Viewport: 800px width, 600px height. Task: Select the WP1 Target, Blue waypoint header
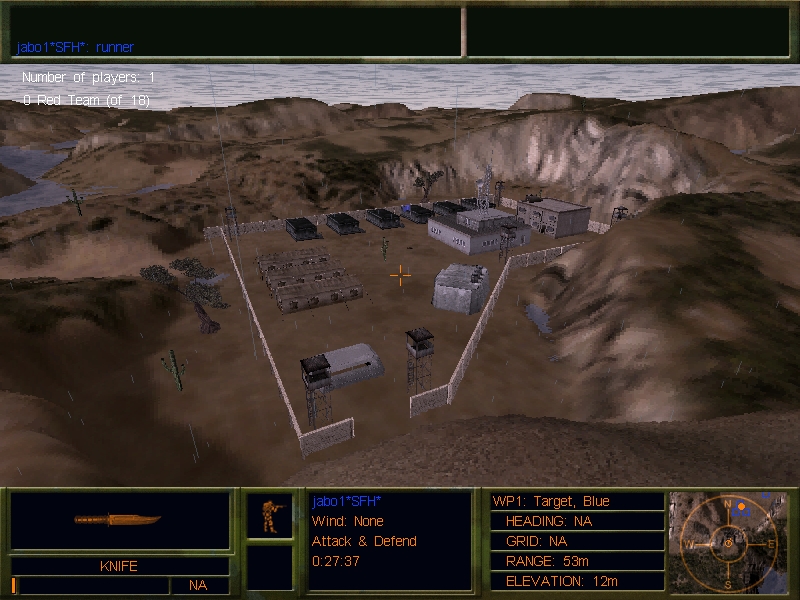tap(577, 501)
